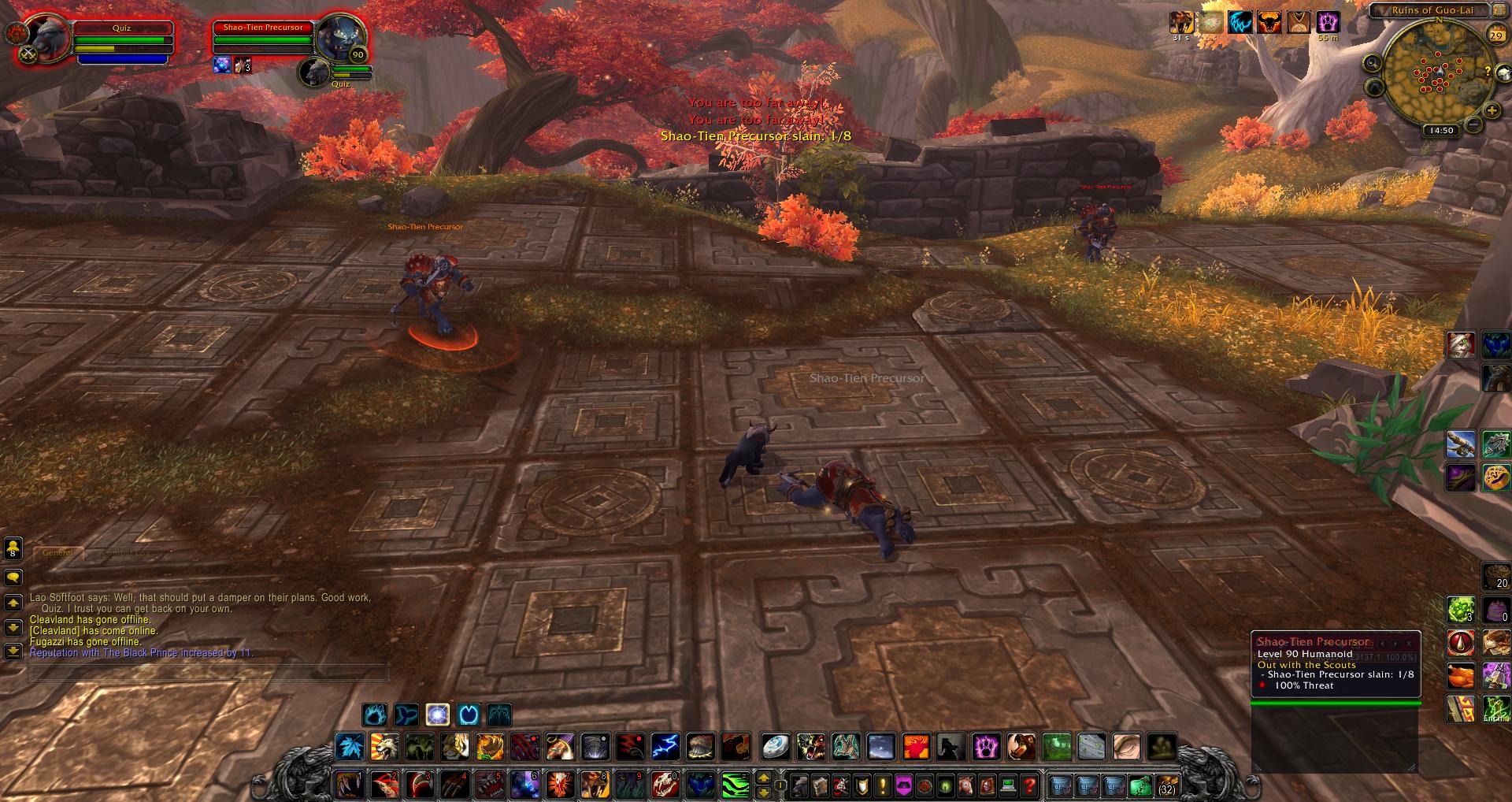Open the calendar showing day 29

pos(1495,35)
